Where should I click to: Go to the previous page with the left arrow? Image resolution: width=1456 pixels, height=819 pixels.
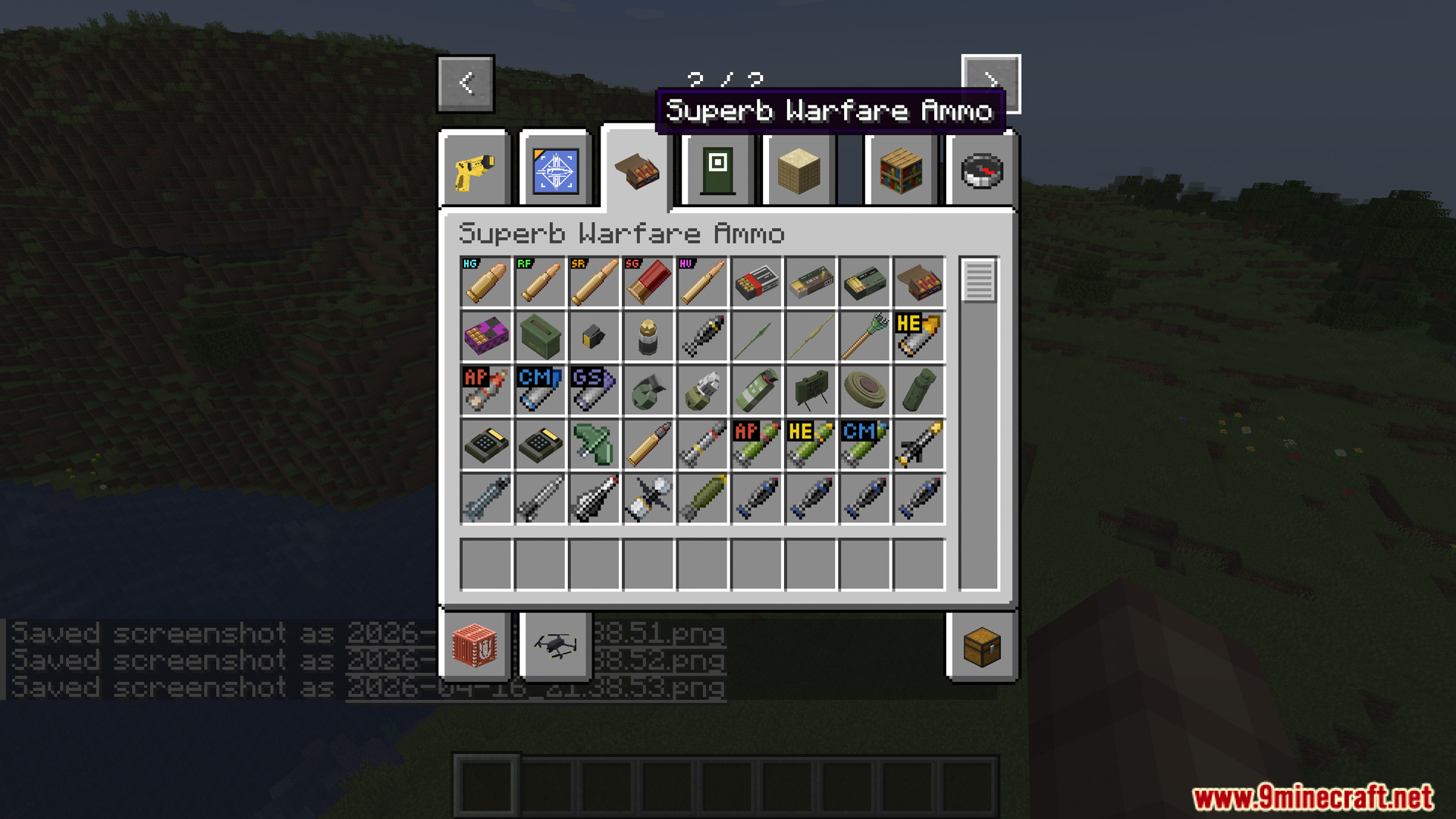click(x=465, y=83)
